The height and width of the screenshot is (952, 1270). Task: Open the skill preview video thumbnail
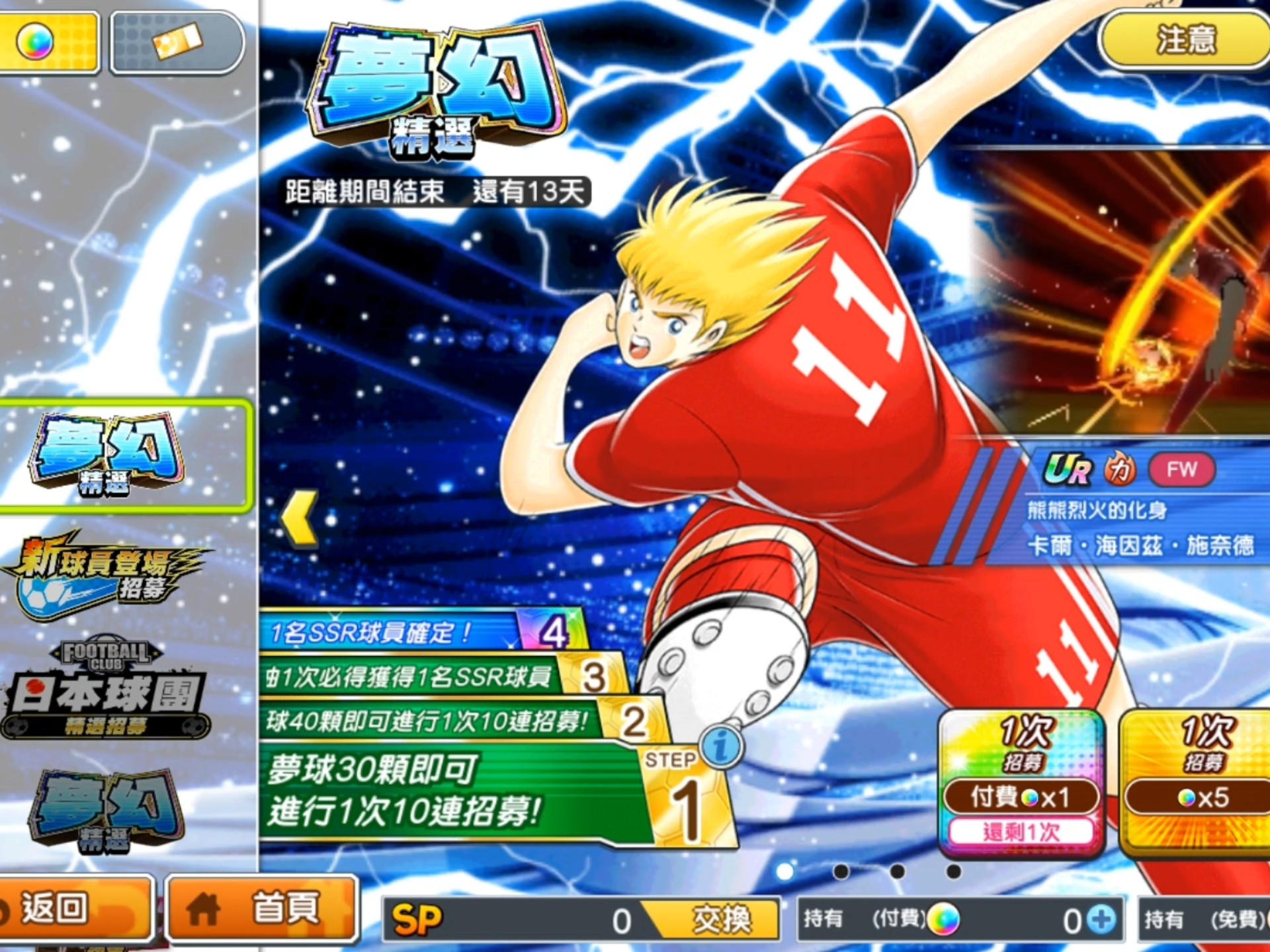coord(1124,291)
